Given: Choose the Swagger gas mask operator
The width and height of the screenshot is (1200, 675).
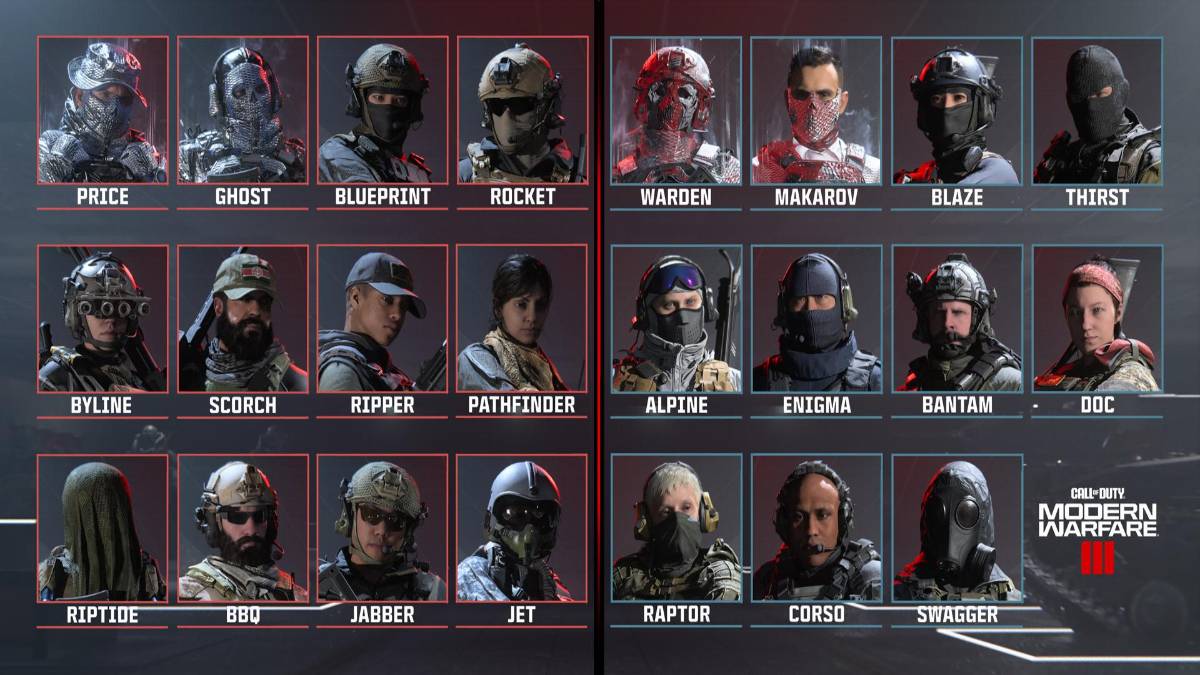Looking at the screenshot, I should click(957, 528).
